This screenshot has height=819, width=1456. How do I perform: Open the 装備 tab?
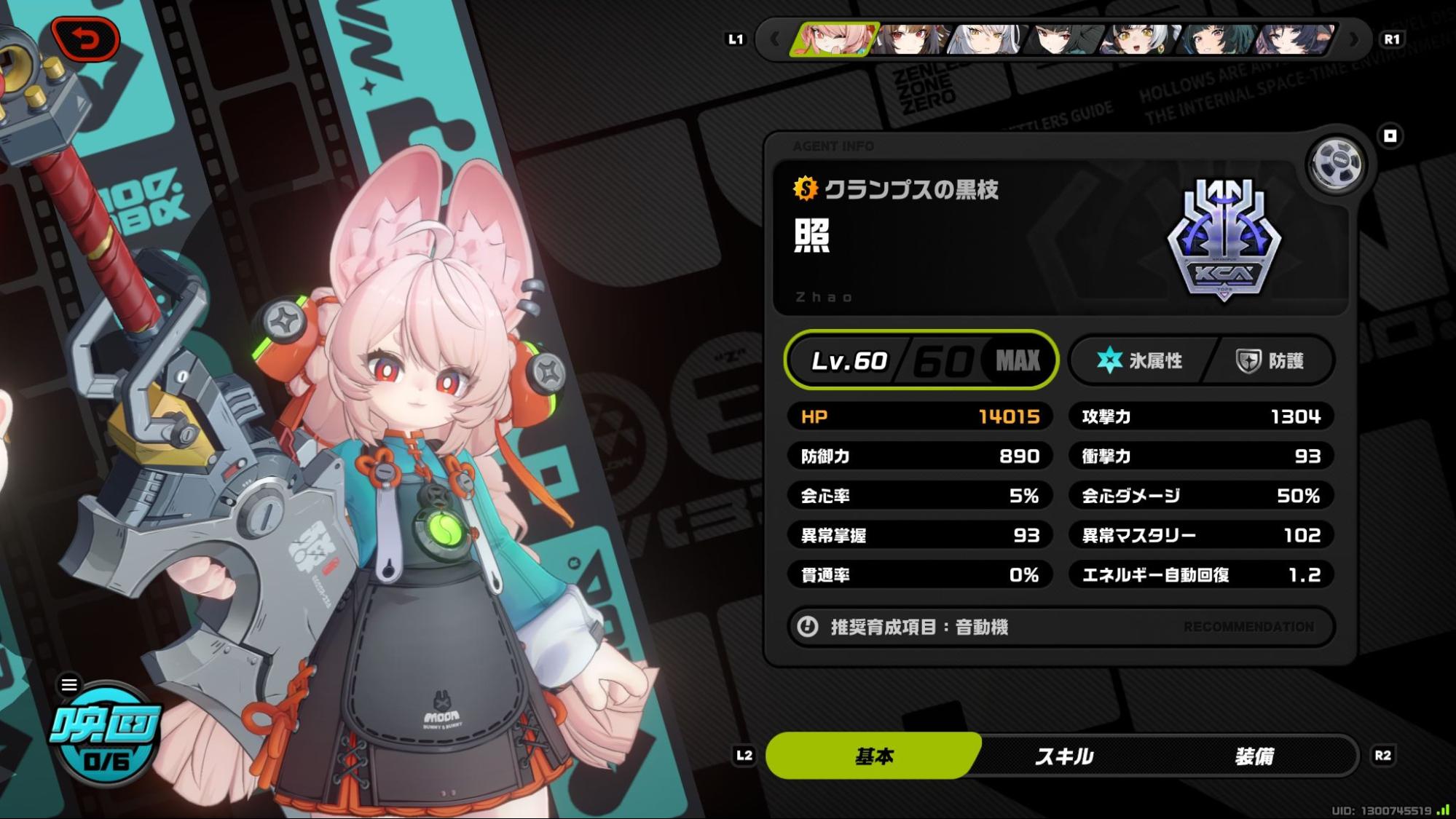pos(1254,756)
